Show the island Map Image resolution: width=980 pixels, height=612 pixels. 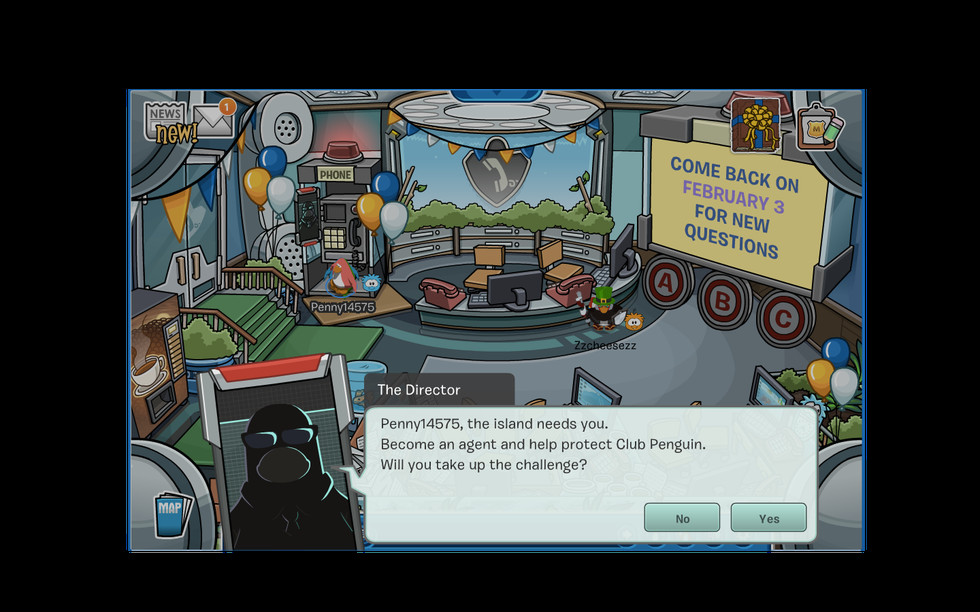(170, 510)
